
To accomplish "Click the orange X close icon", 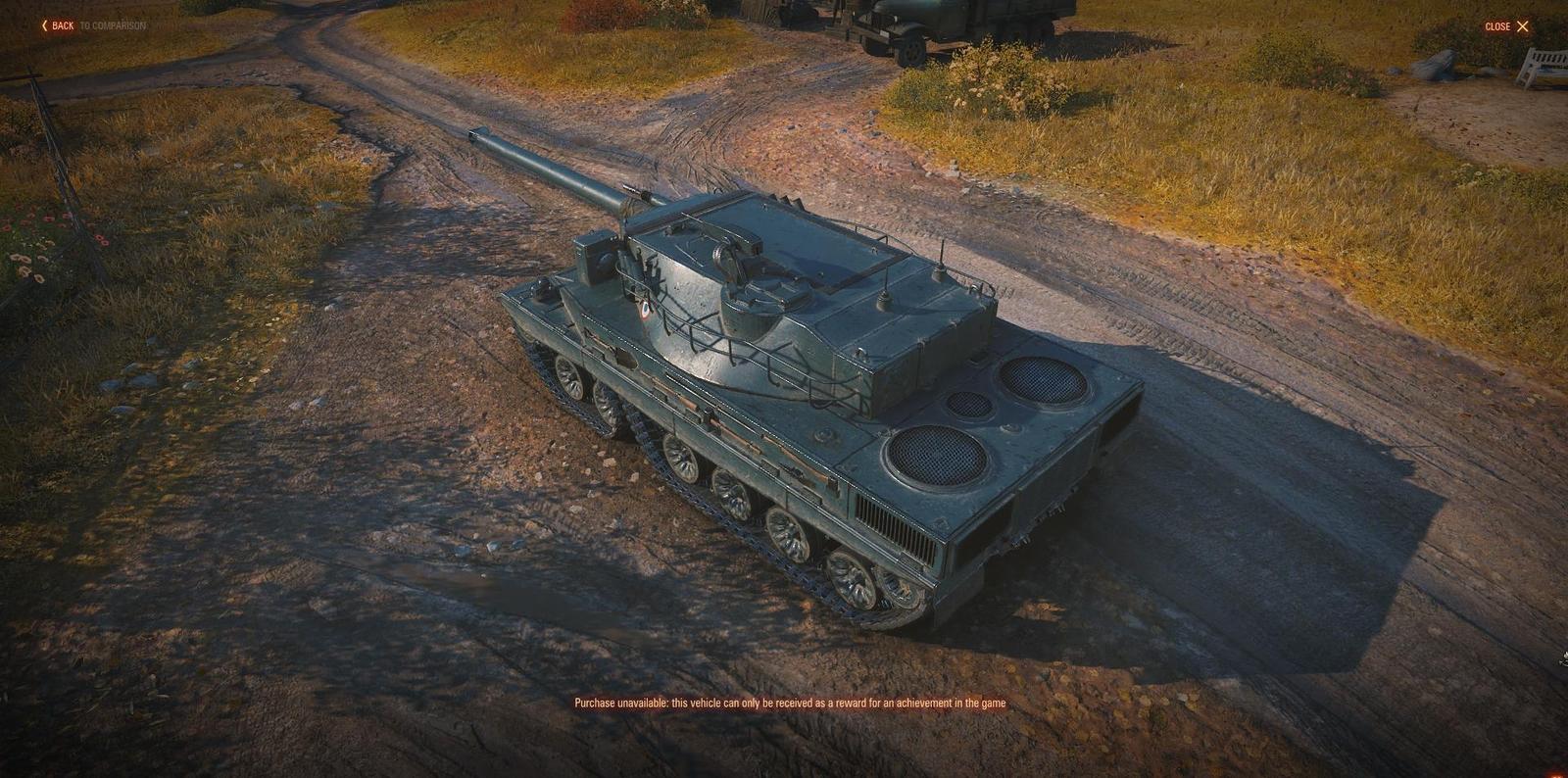I will [x=1522, y=25].
